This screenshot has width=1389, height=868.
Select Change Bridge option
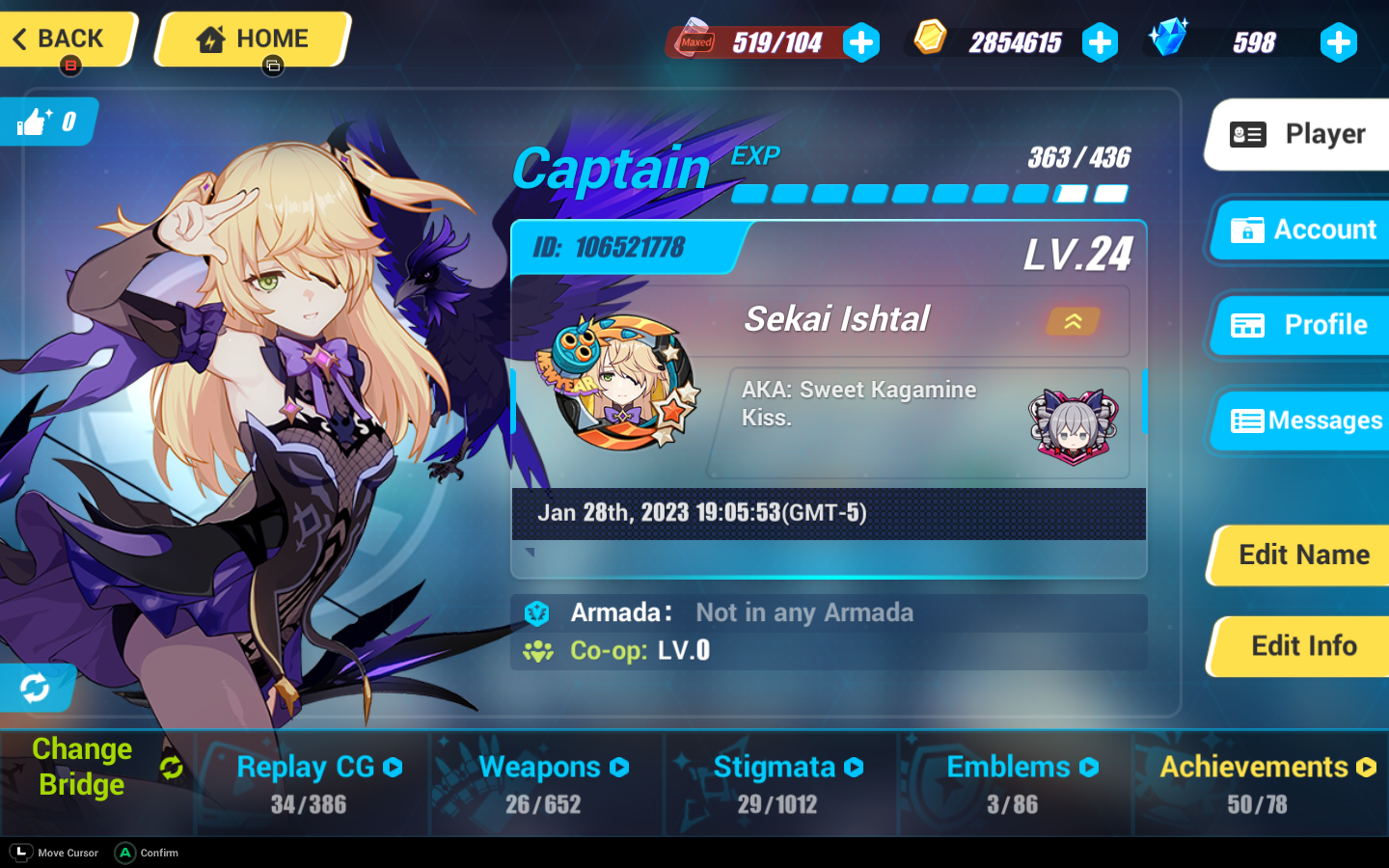pyautogui.click(x=83, y=767)
